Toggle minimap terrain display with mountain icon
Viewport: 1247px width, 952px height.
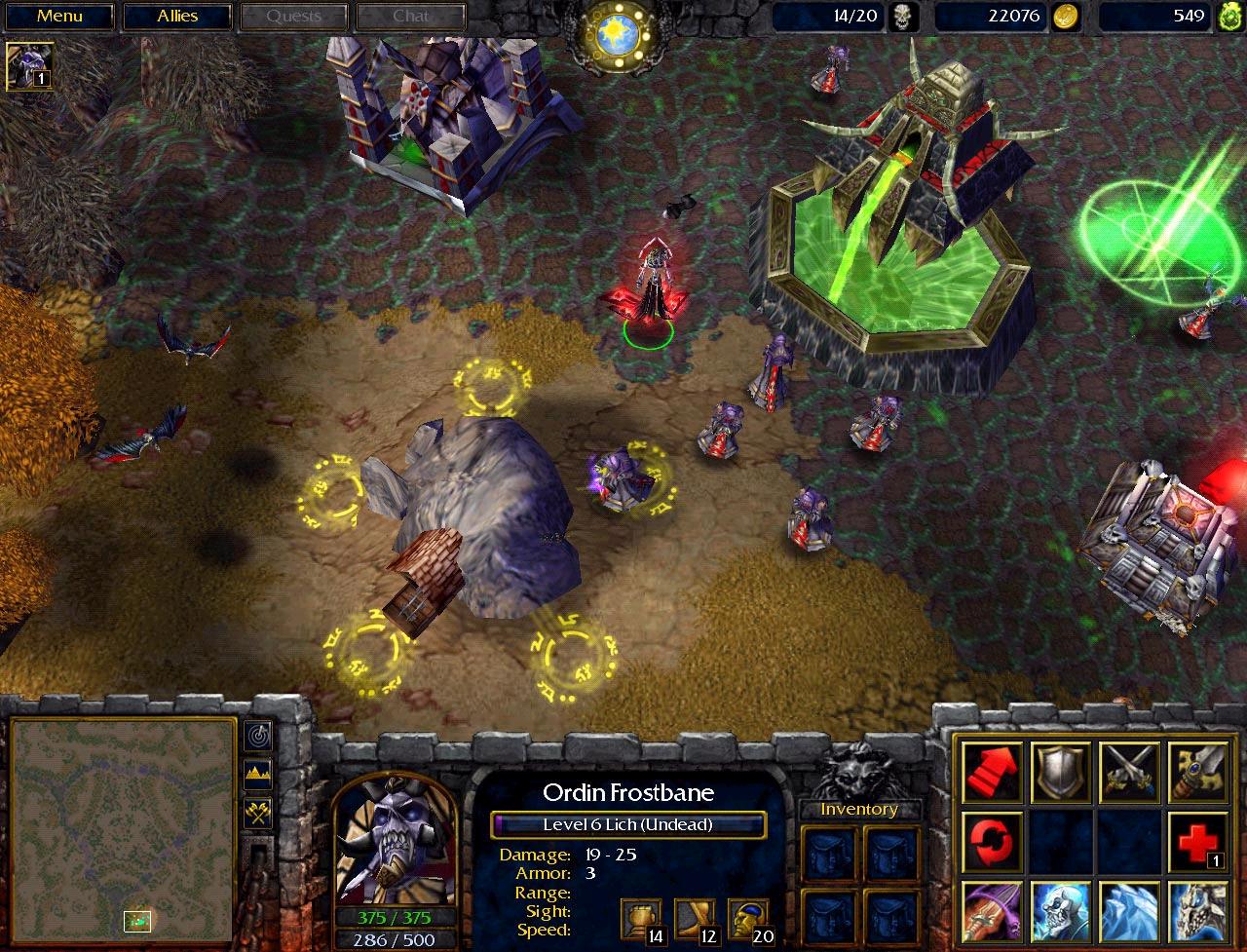258,775
